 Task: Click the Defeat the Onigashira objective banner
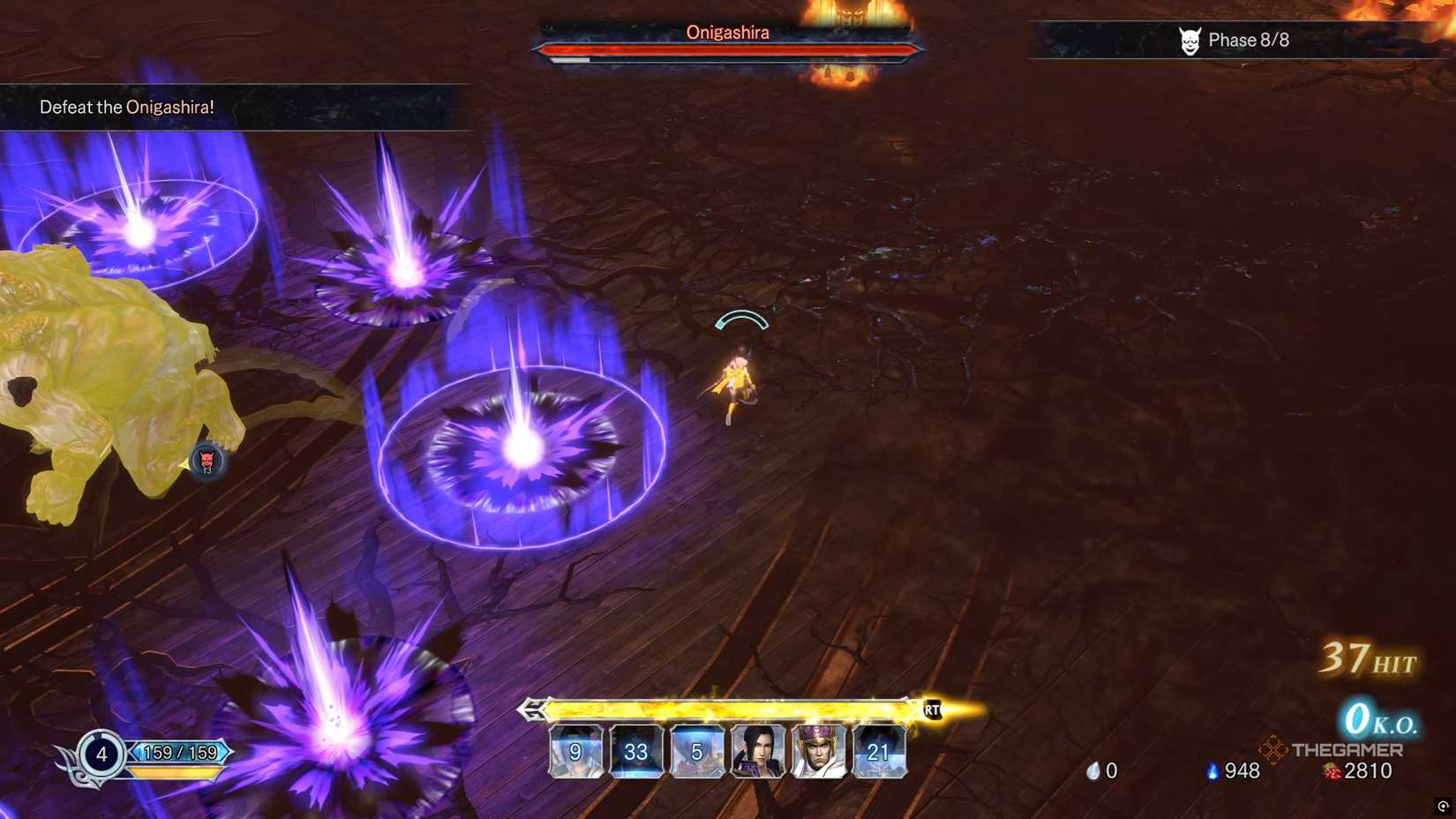point(126,107)
